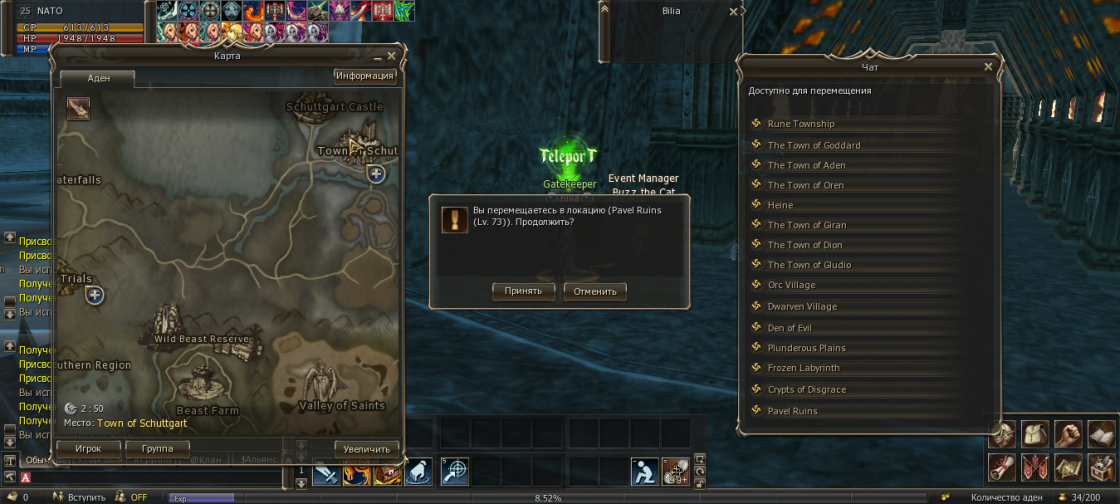
Task: Close the Карта map window
Action: pos(391,56)
